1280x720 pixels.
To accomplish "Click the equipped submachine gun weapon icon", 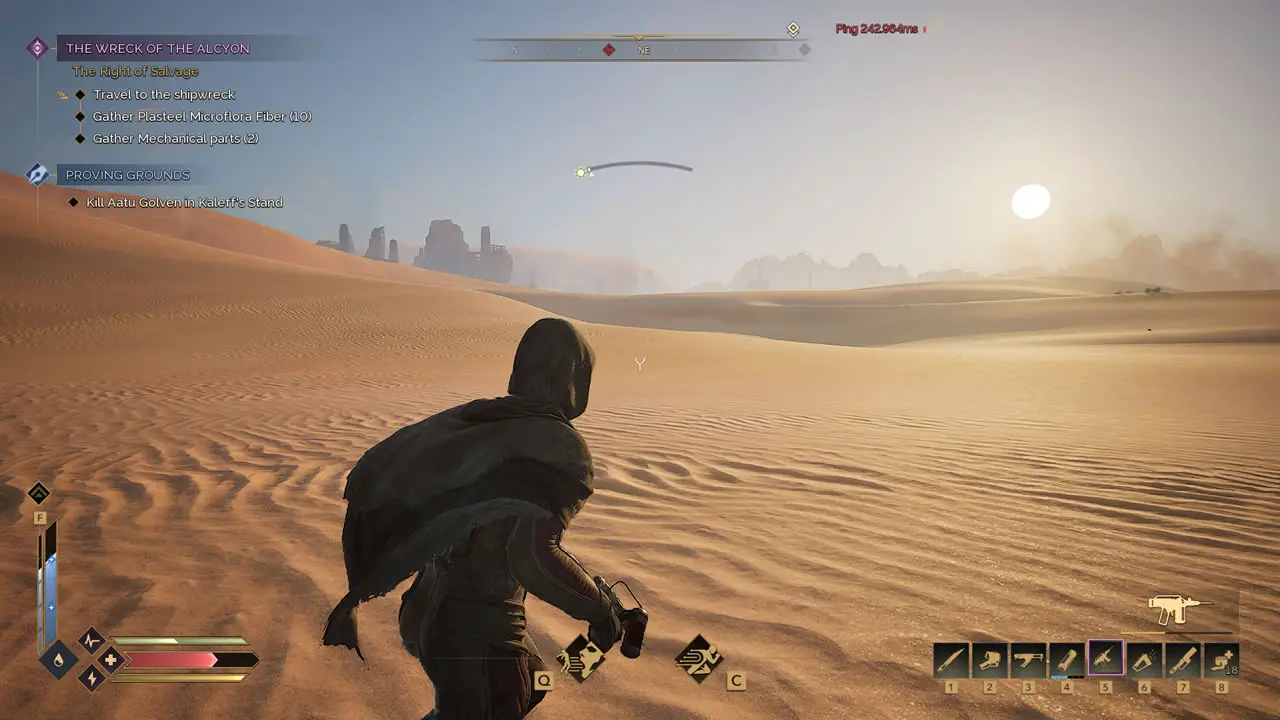I will click(1180, 608).
